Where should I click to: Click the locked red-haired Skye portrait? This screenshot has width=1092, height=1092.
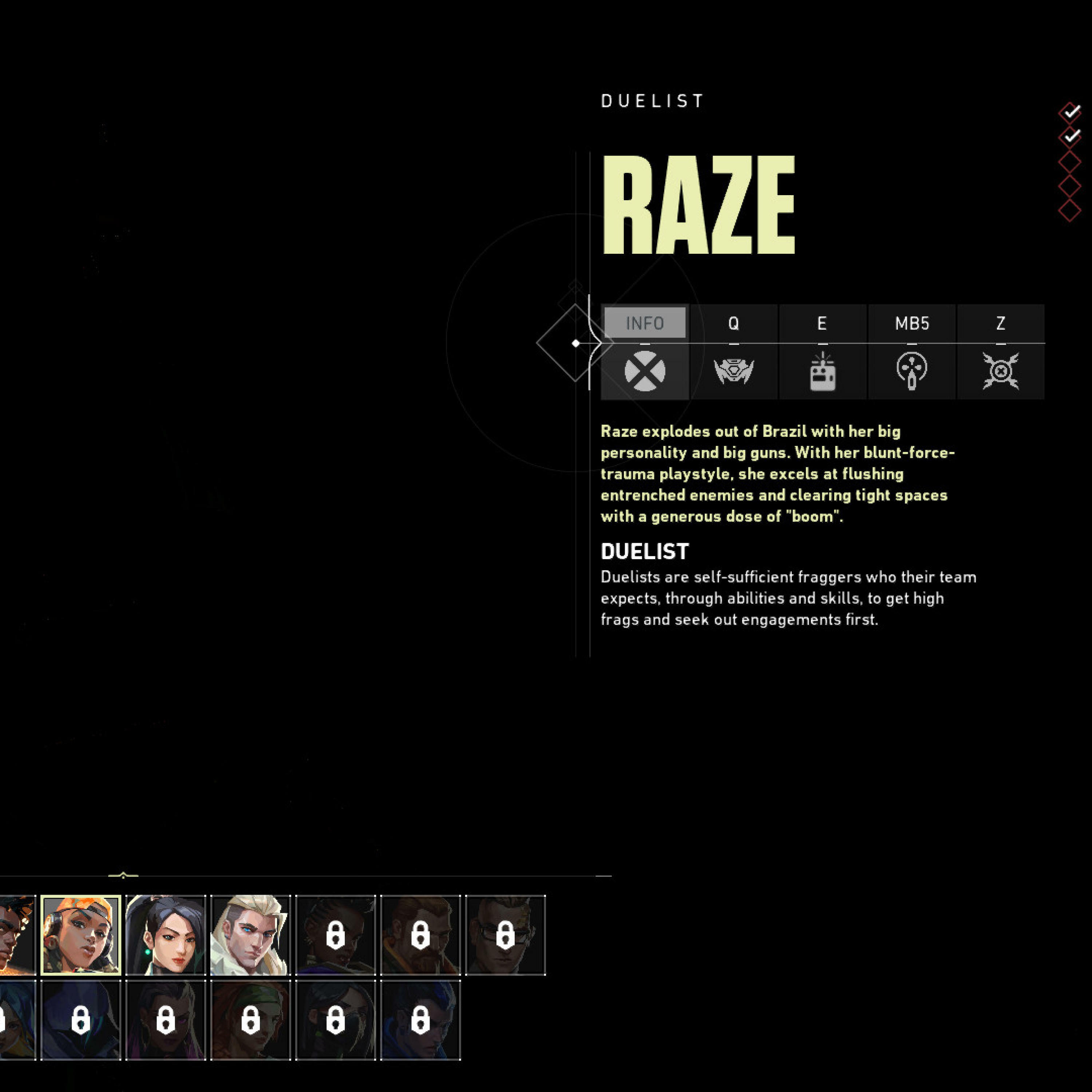coord(250,1020)
